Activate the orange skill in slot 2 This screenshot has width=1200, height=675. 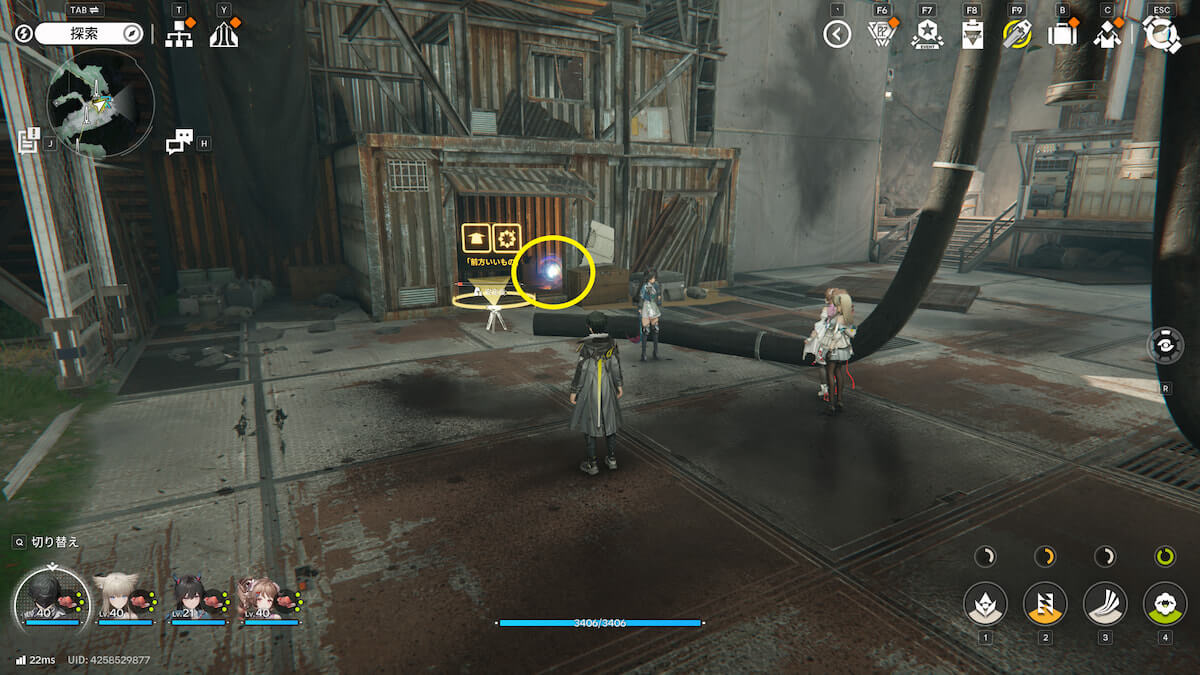tap(1045, 604)
